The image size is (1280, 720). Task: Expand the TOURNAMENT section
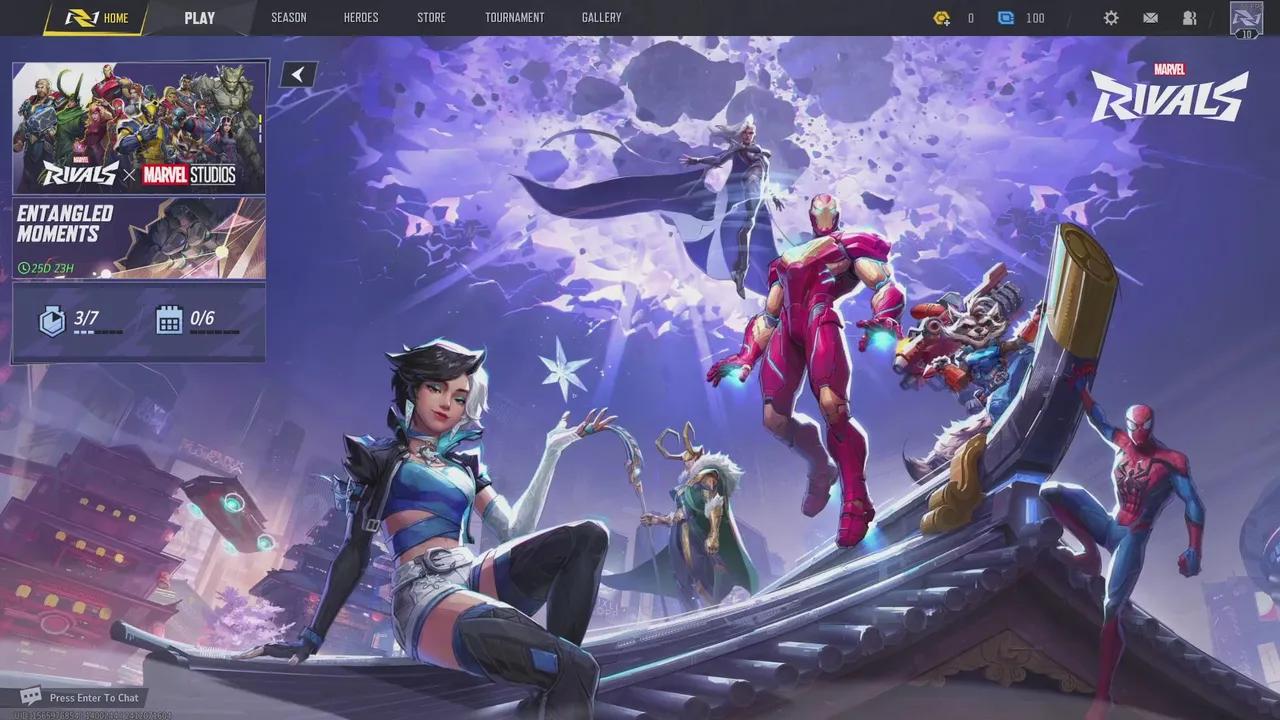[514, 17]
